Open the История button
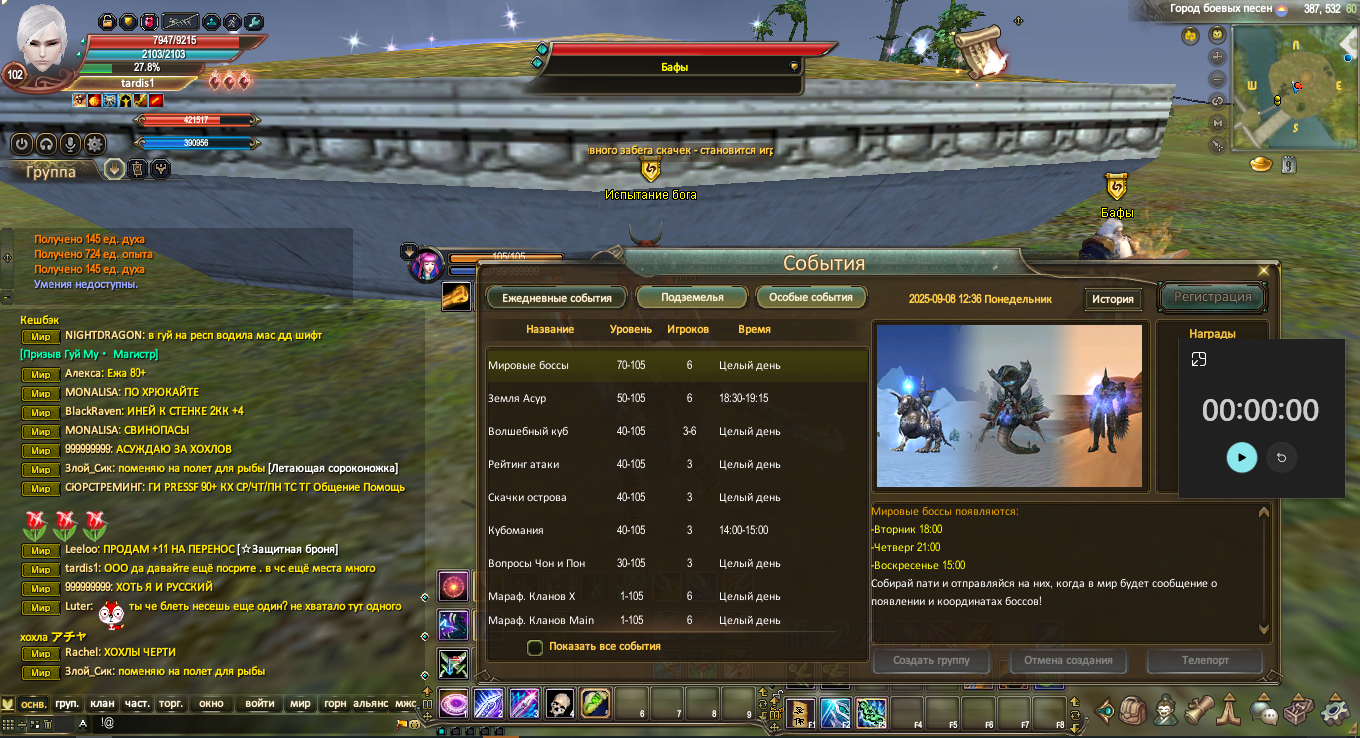The height and width of the screenshot is (738, 1360). 1112,299
